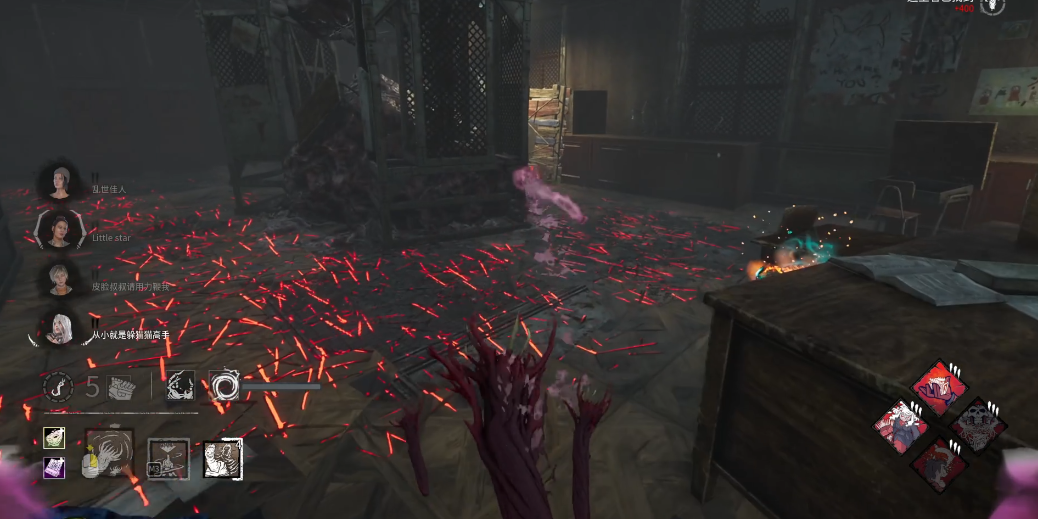Click the grabbing hands ability icon

point(221,459)
